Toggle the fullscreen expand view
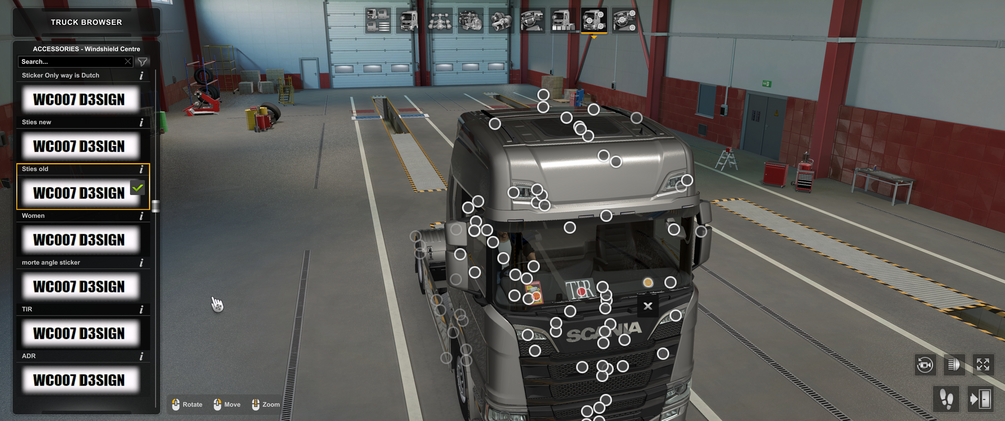Screen dimensions: 1005x421 pyautogui.click(x=983, y=365)
